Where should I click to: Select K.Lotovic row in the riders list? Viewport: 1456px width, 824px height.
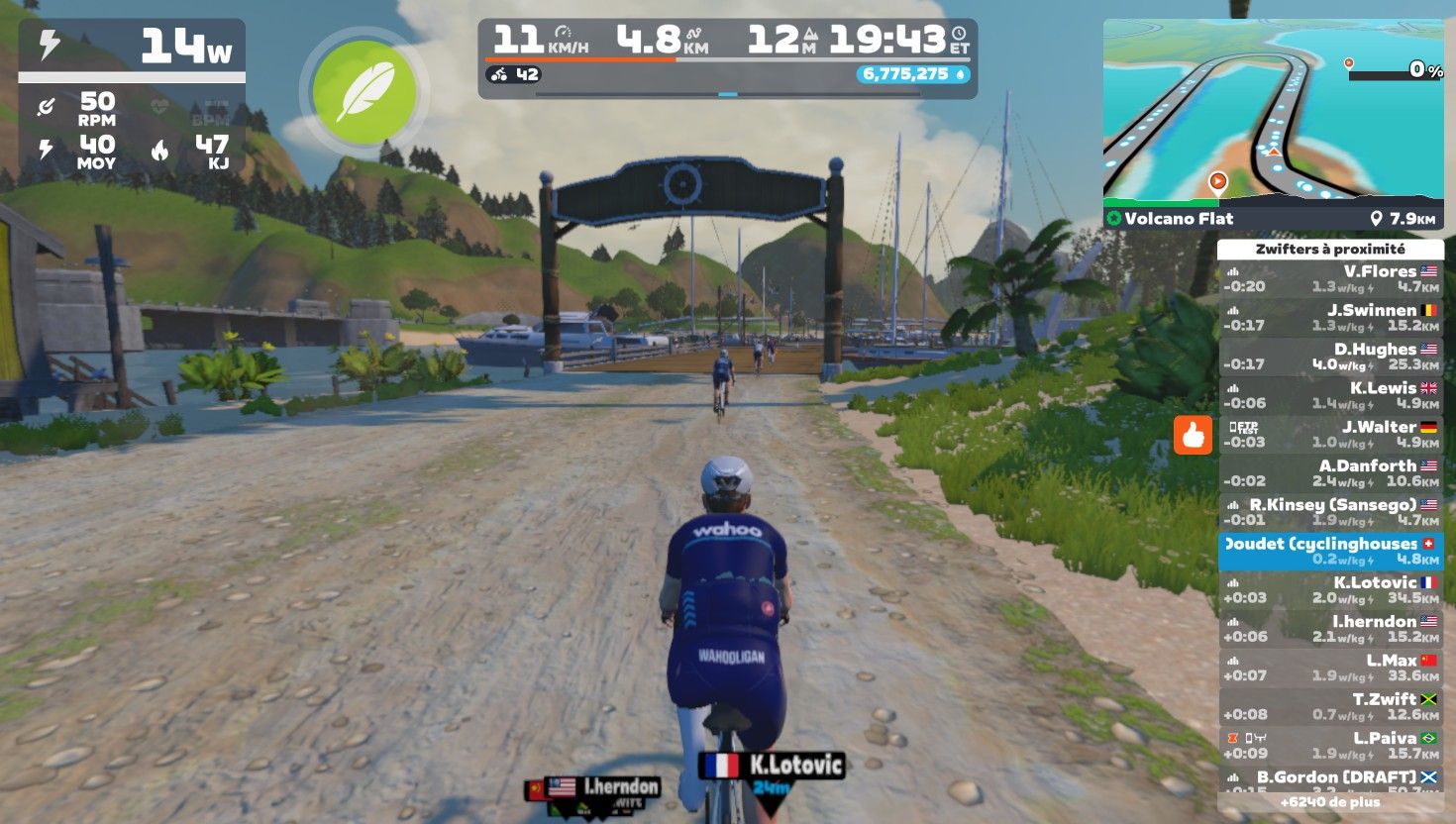[x=1330, y=589]
